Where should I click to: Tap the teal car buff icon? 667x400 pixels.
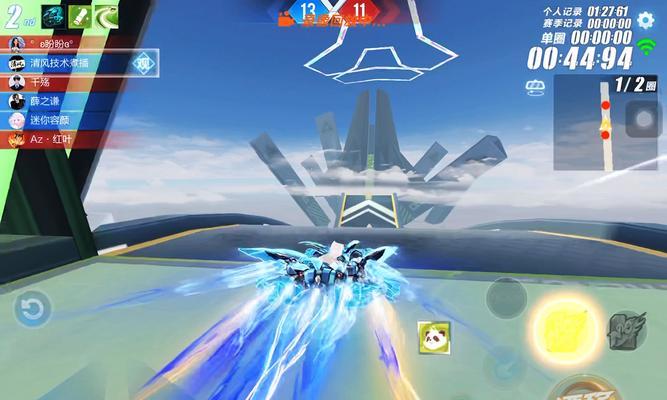tap(50, 17)
